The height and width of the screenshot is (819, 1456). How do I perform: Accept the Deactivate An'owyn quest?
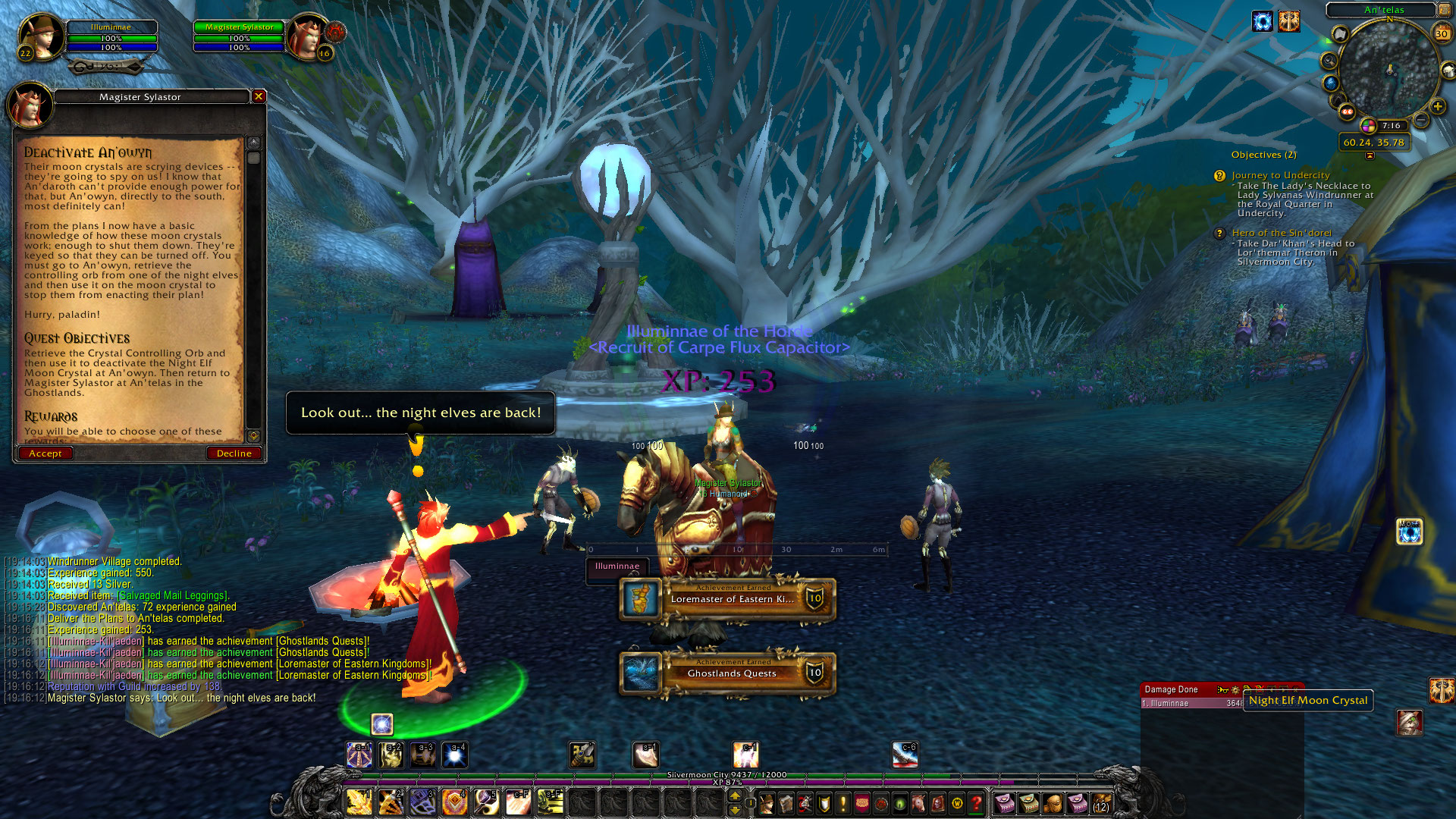(45, 453)
